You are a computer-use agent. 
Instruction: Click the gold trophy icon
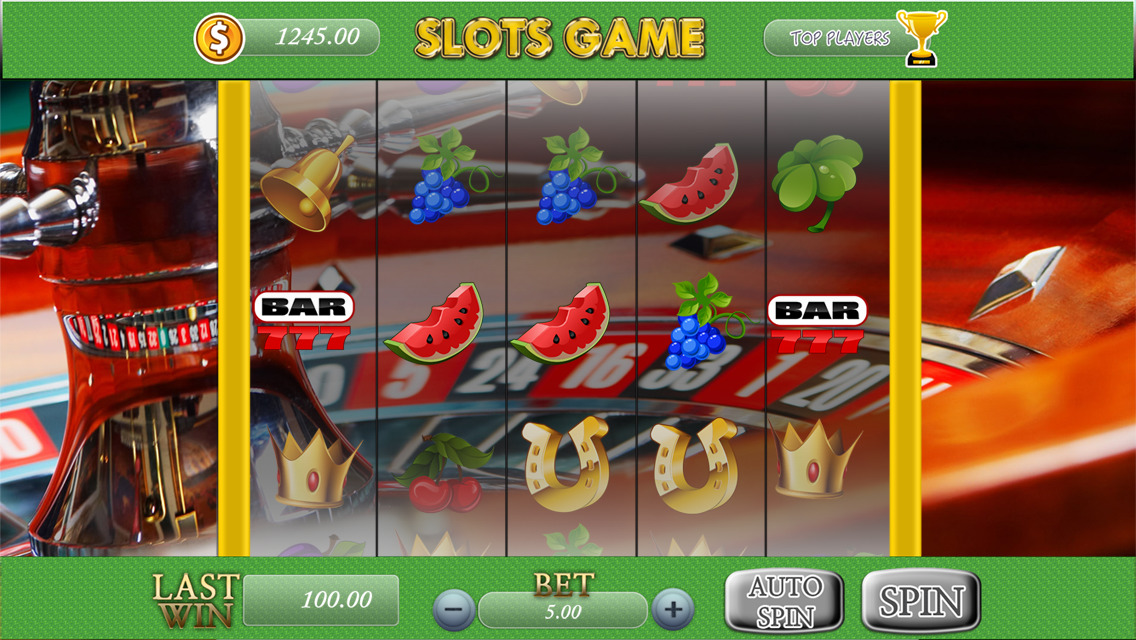tap(921, 37)
